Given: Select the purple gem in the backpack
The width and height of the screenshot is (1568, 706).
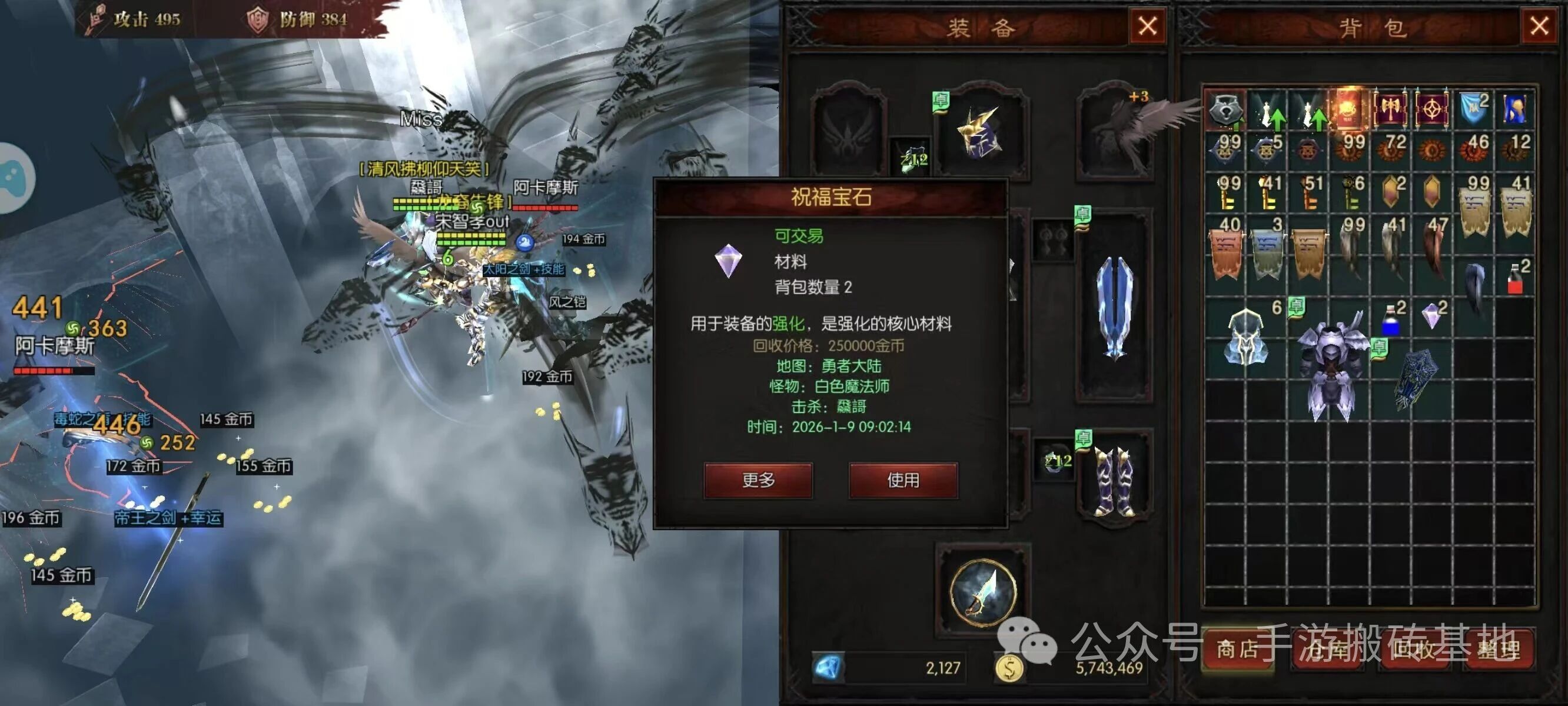Looking at the screenshot, I should [1431, 317].
